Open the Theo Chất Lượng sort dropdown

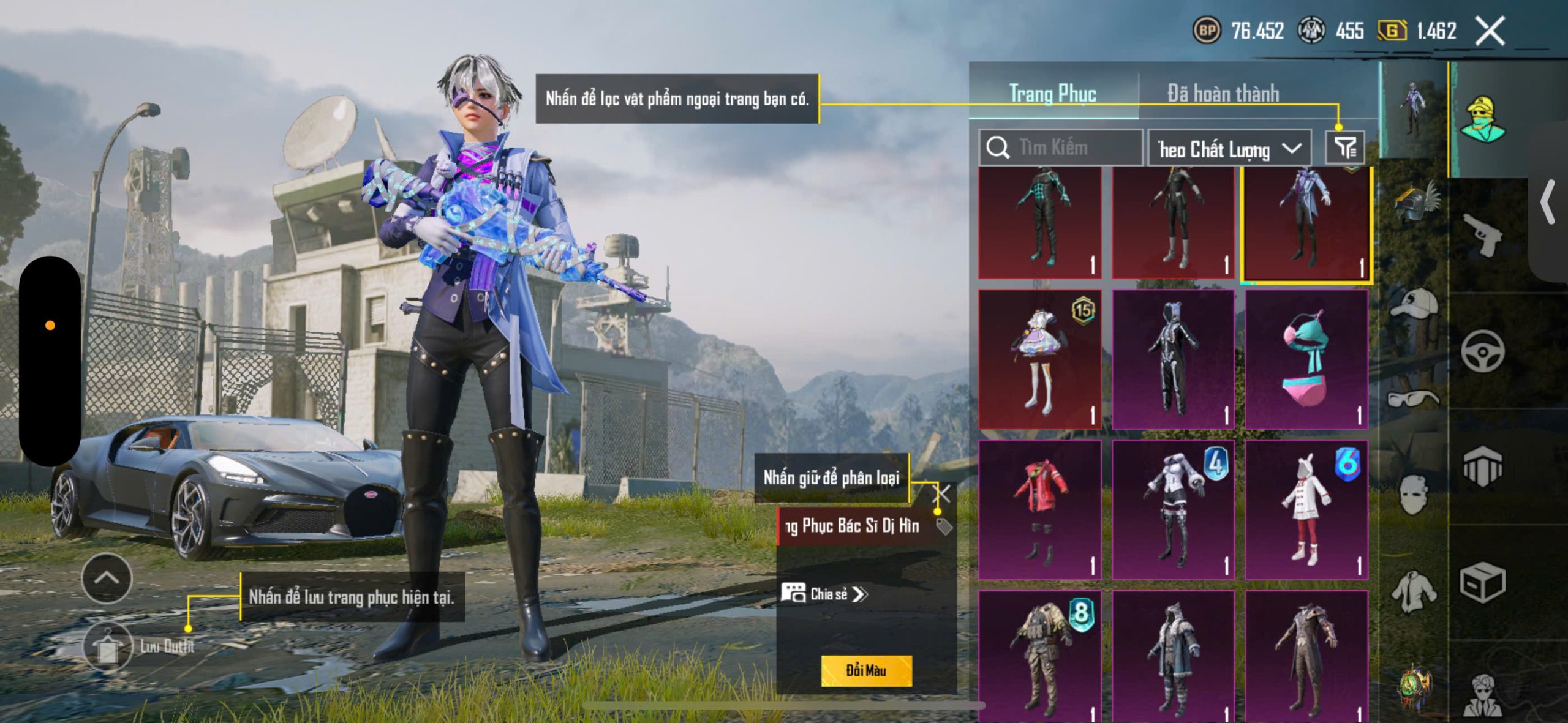pos(1229,149)
